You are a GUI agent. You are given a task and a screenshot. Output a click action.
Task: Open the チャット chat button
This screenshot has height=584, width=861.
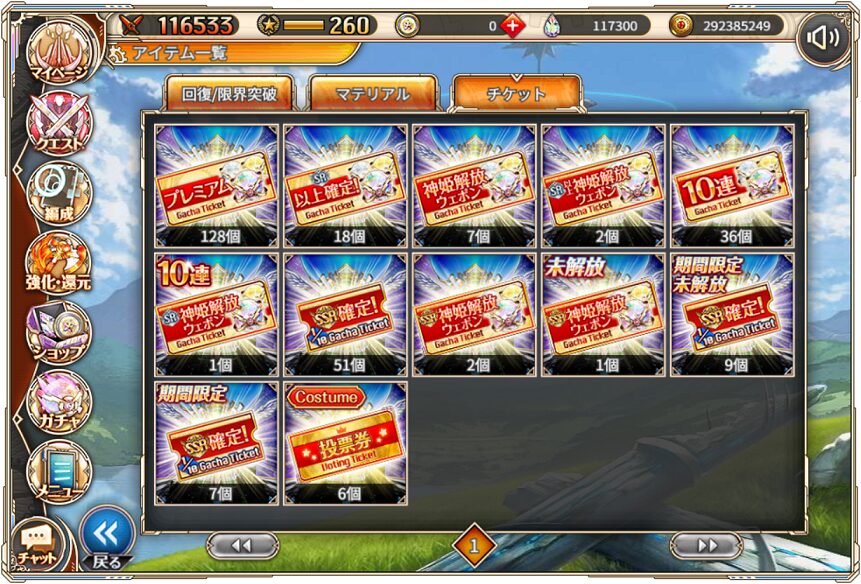coord(38,544)
